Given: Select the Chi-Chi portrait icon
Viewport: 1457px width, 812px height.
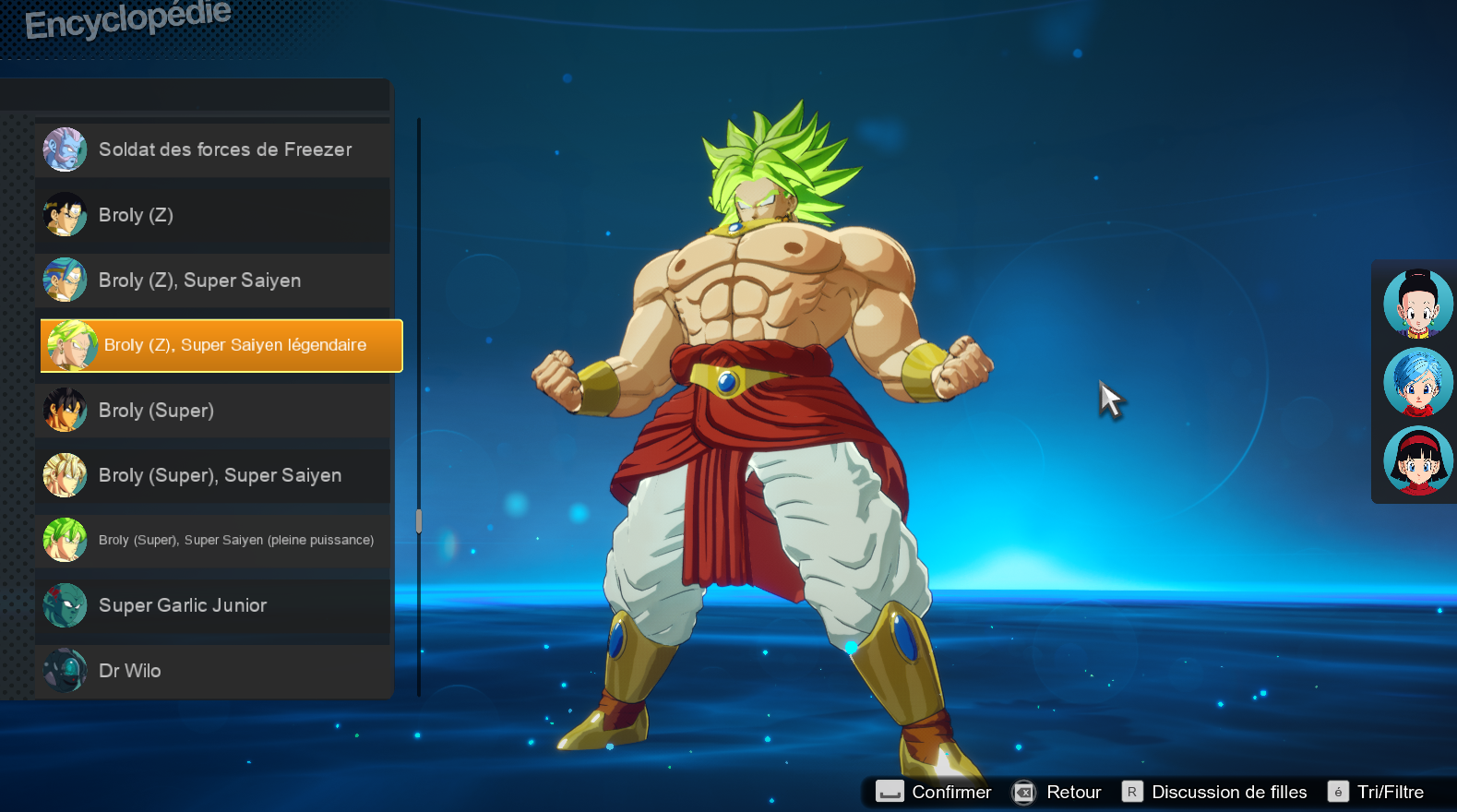Looking at the screenshot, I should (x=1418, y=303).
